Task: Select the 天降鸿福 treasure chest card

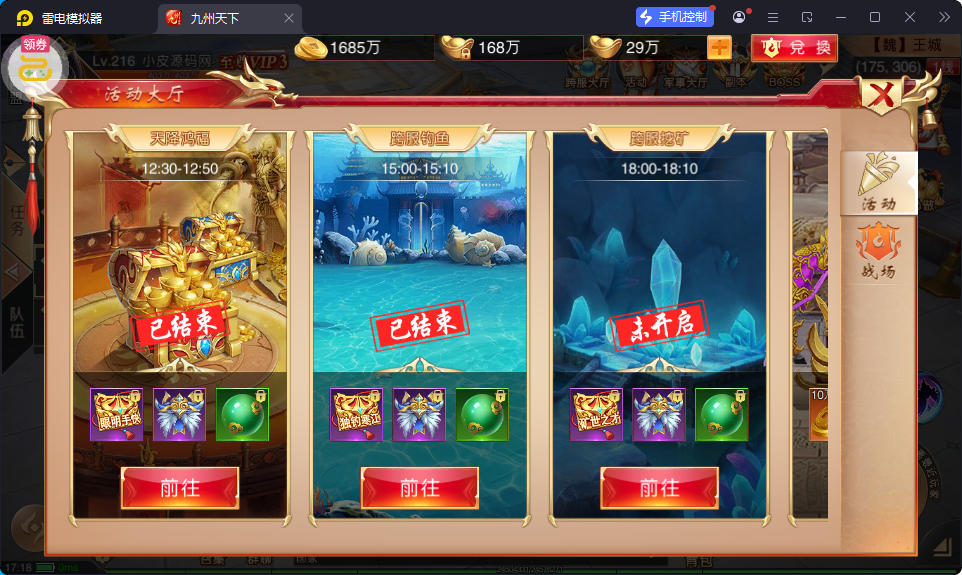Action: point(180,270)
